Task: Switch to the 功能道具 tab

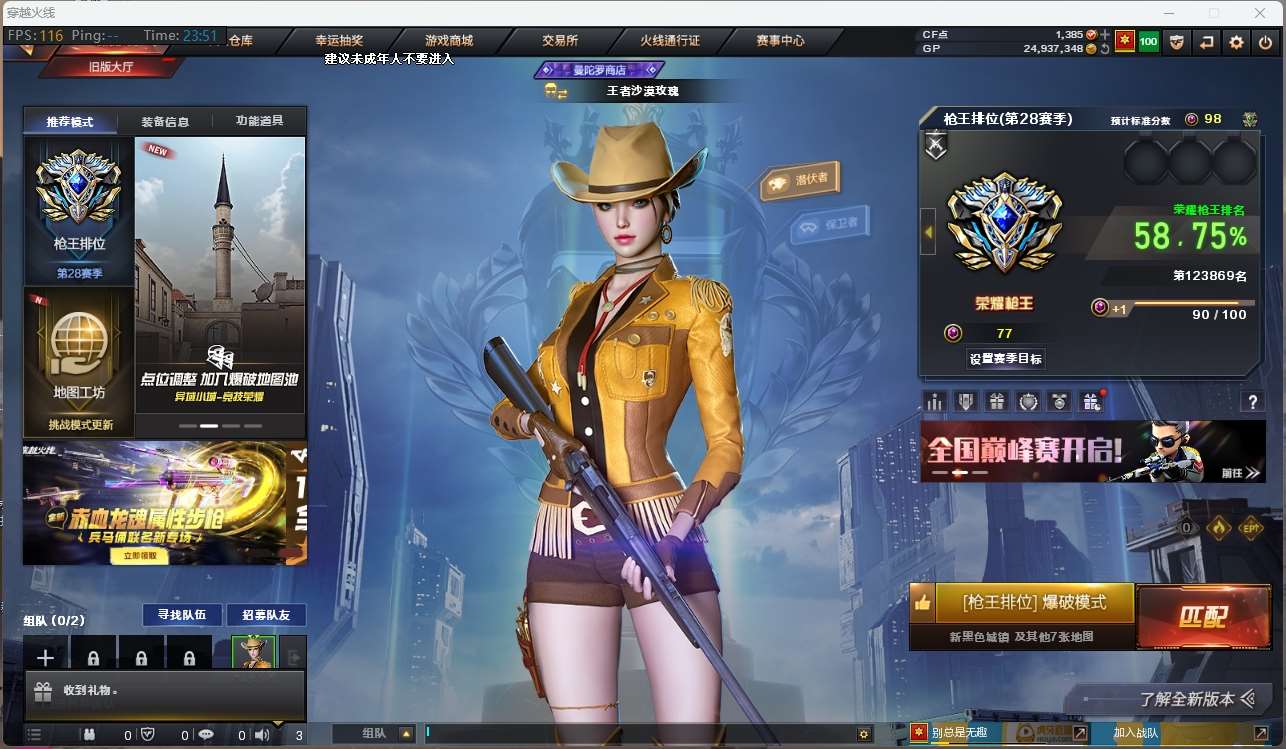Action: point(259,121)
